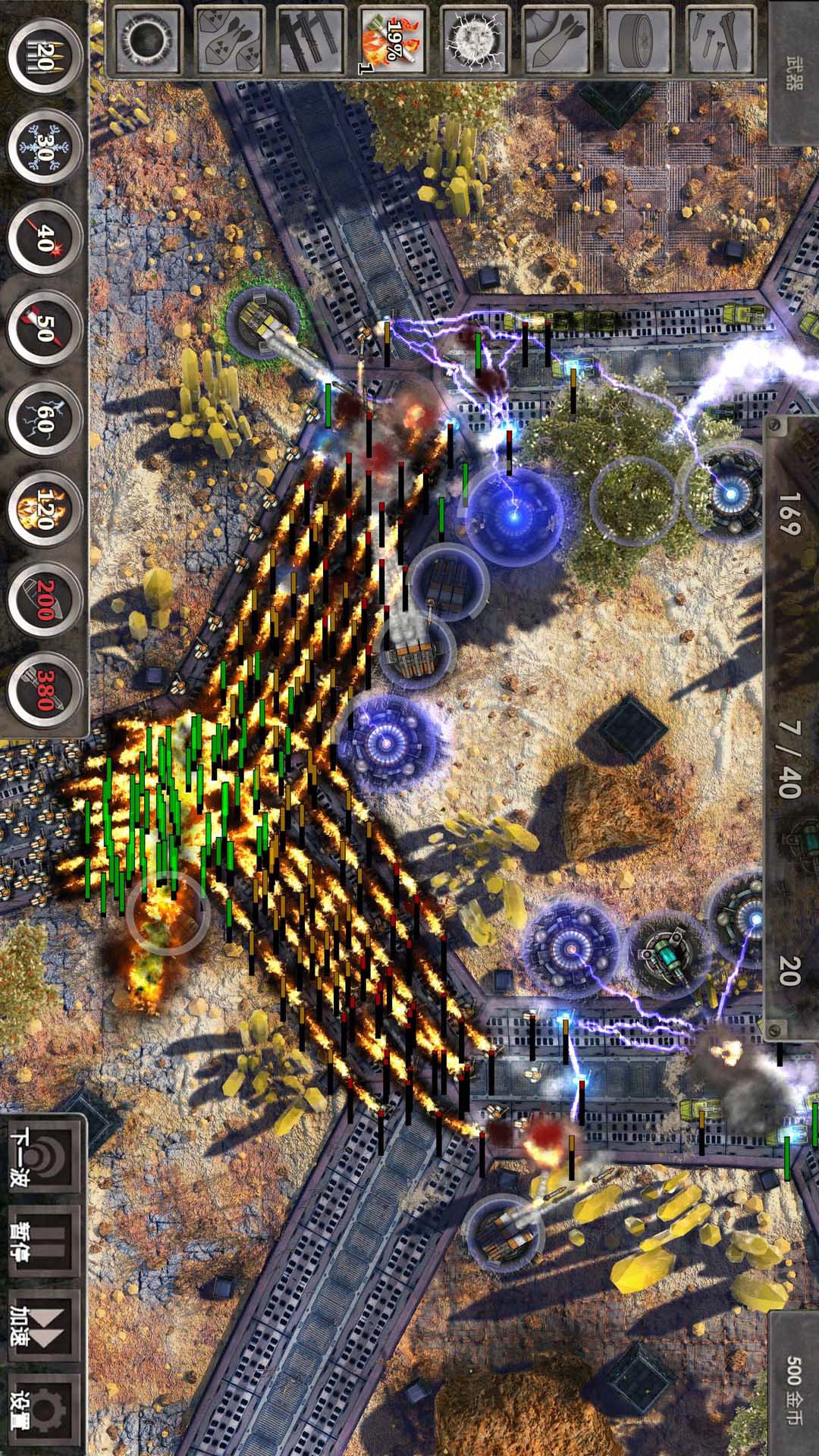Activate the fire airstrike weapon at 19%
The height and width of the screenshot is (1456, 819).
(x=391, y=38)
